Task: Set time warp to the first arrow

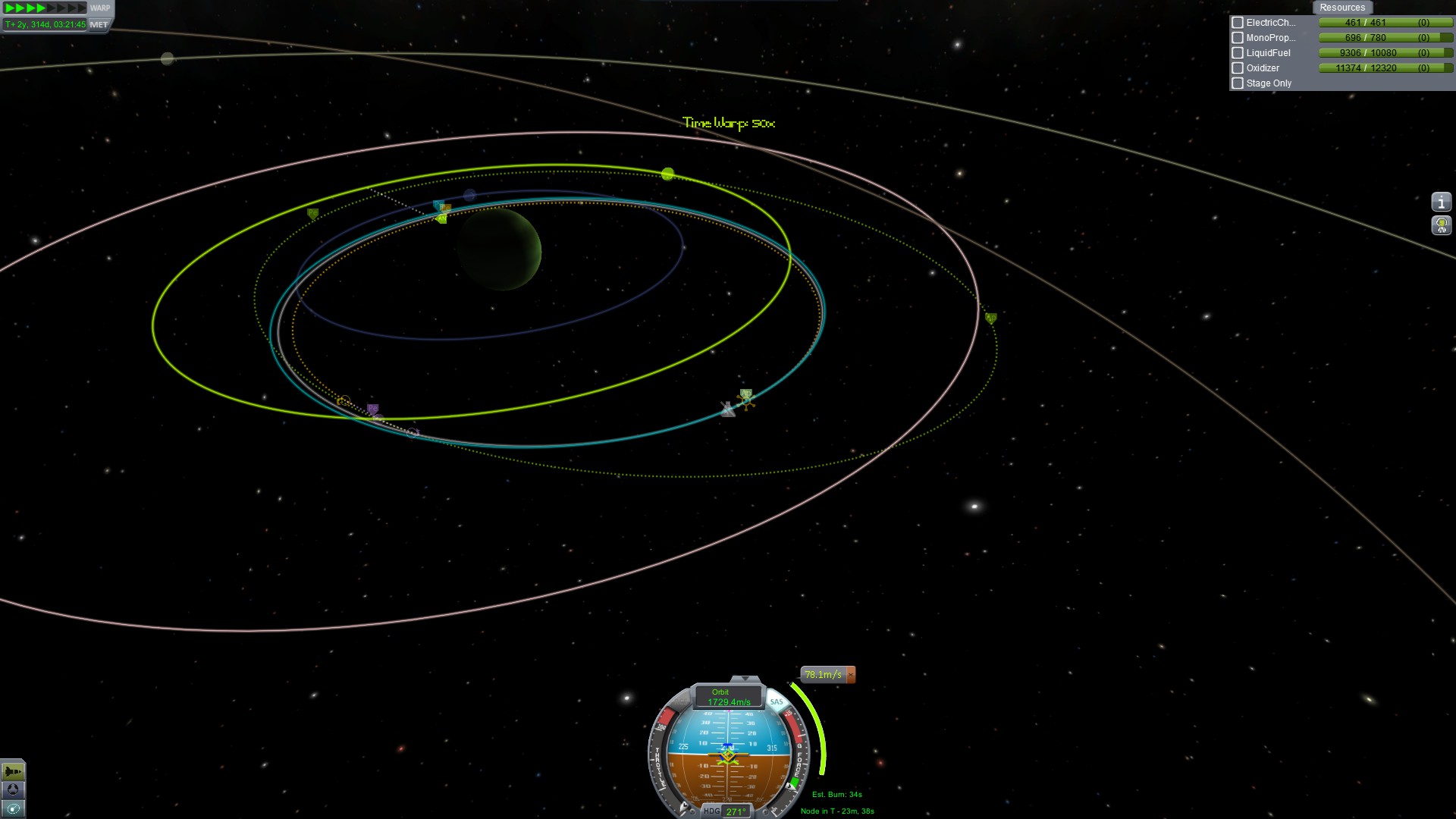Action: (x=10, y=8)
